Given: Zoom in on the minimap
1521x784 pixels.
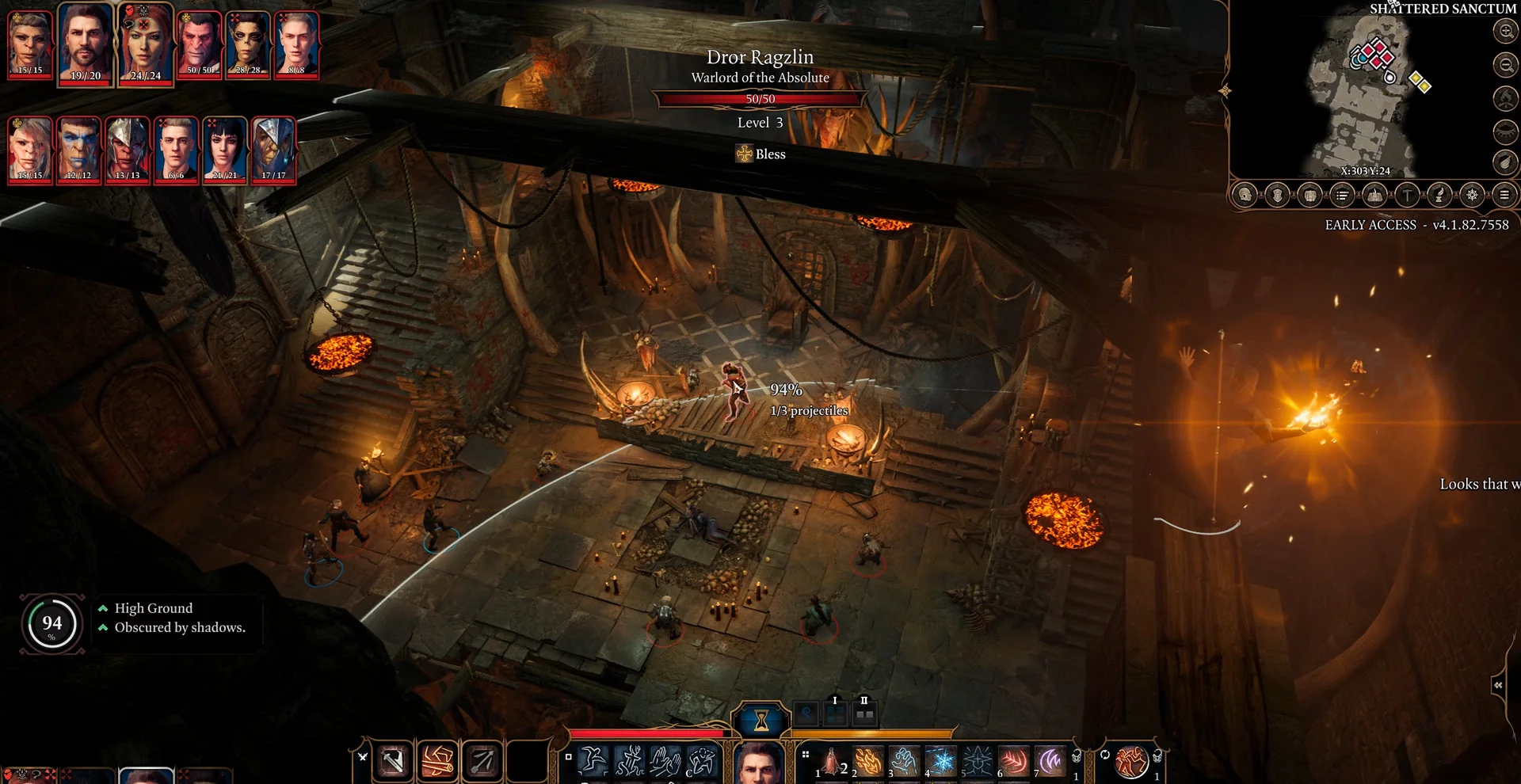Looking at the screenshot, I should 1505,32.
